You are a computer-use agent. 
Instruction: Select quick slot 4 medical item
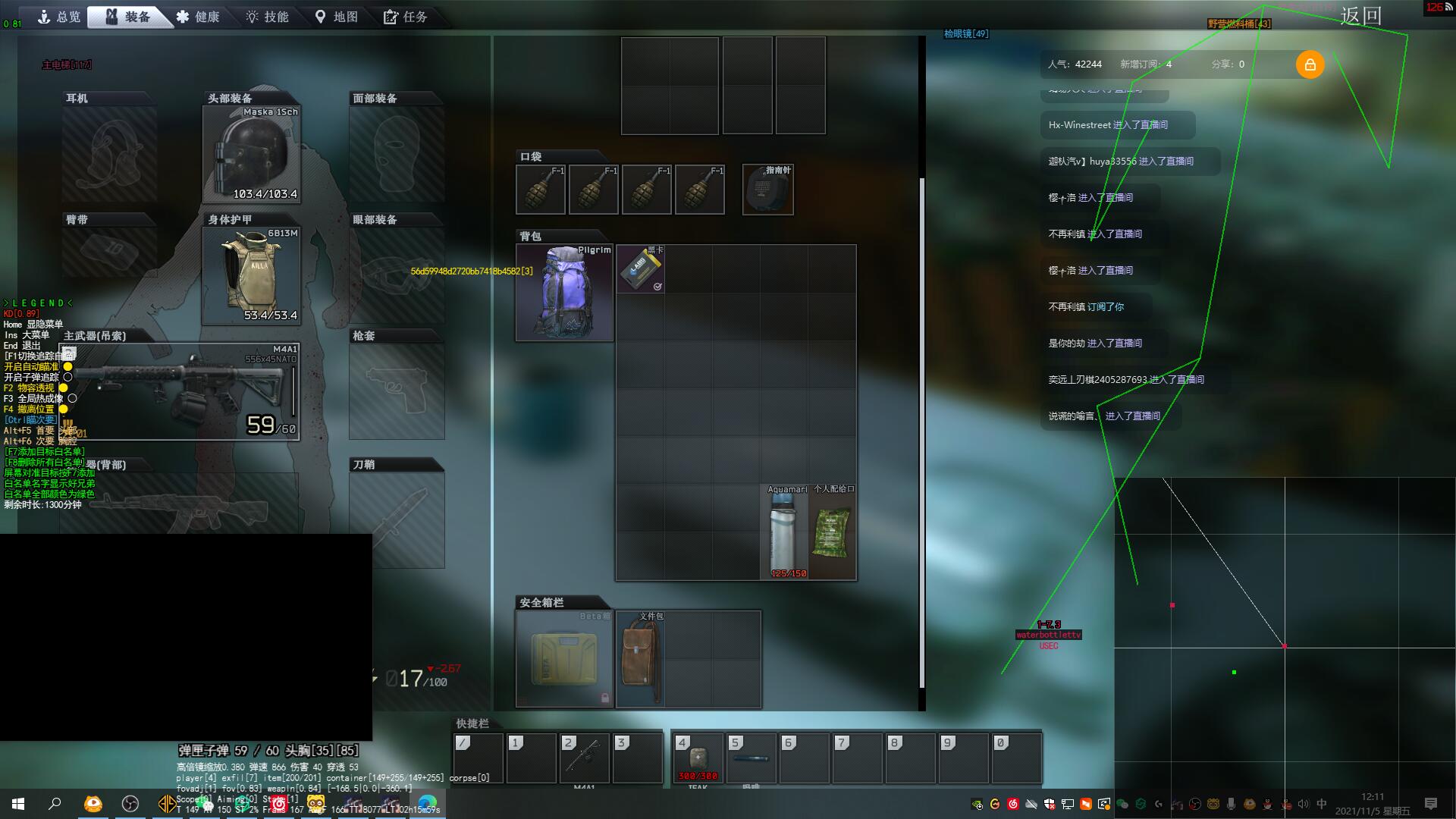(698, 758)
